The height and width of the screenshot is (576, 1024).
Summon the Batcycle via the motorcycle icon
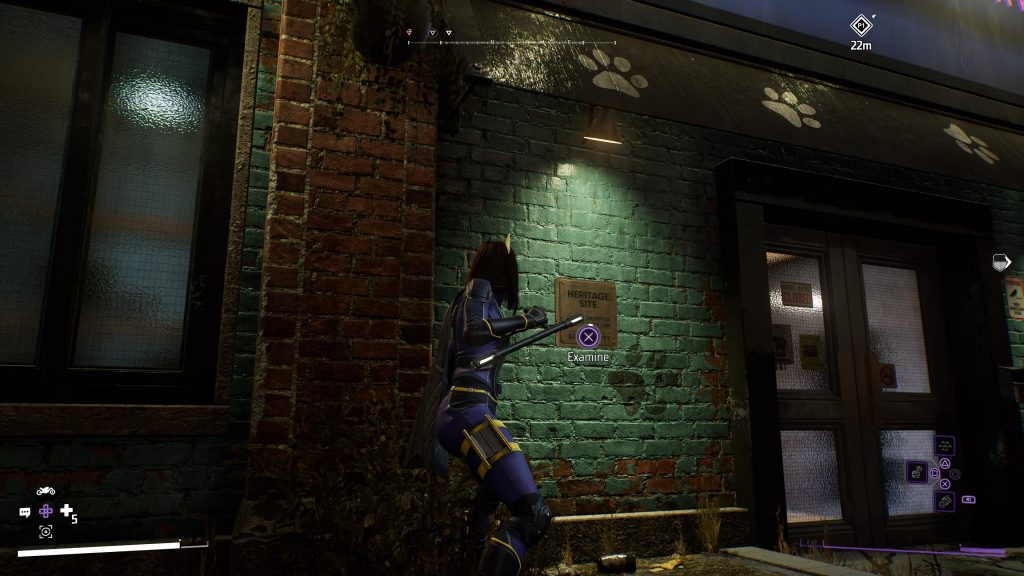click(45, 491)
